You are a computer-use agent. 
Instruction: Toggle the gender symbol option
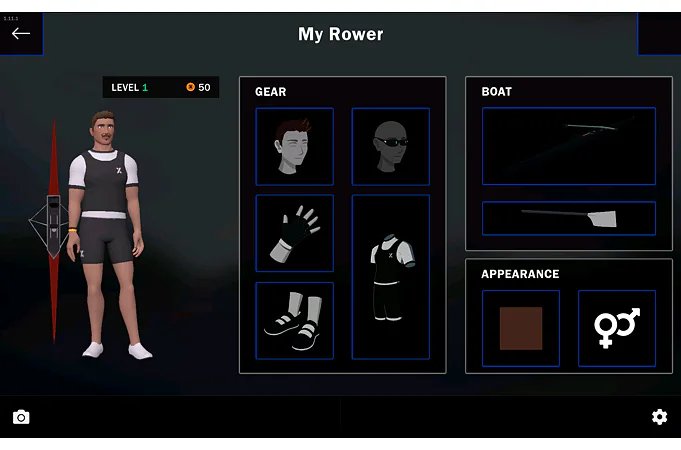pos(616,328)
